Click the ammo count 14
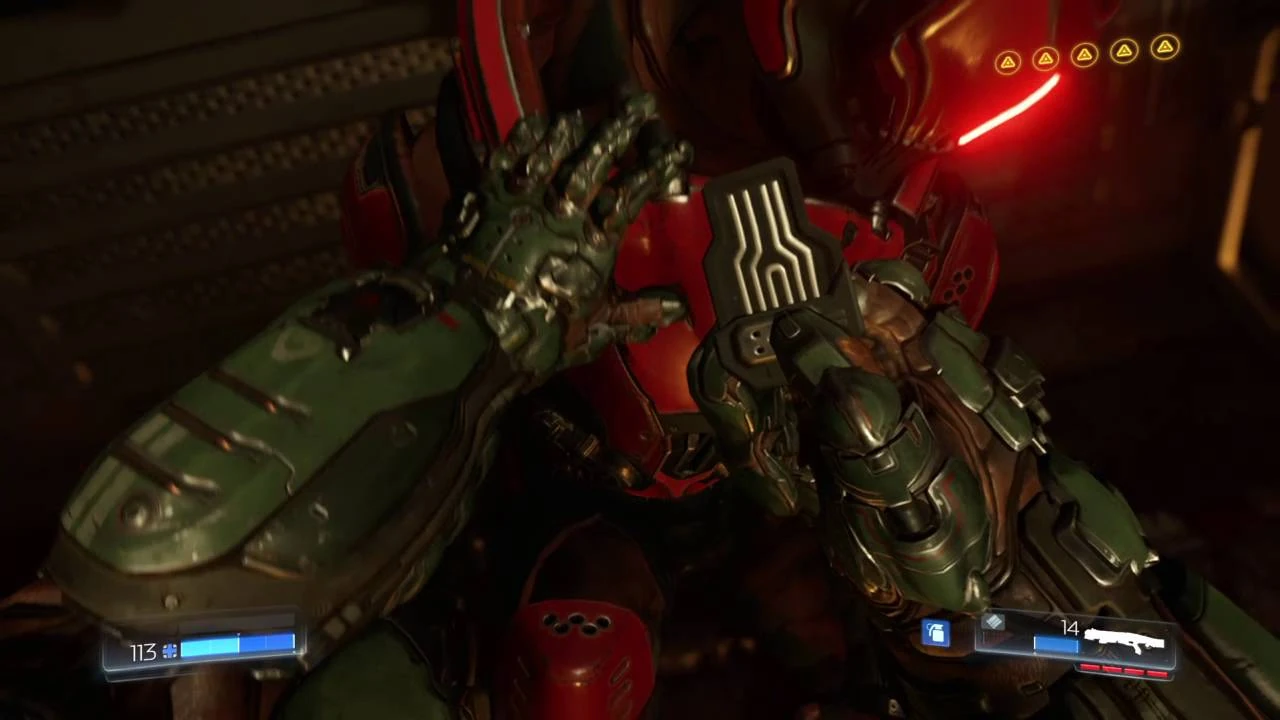The height and width of the screenshot is (720, 1280). (1068, 629)
